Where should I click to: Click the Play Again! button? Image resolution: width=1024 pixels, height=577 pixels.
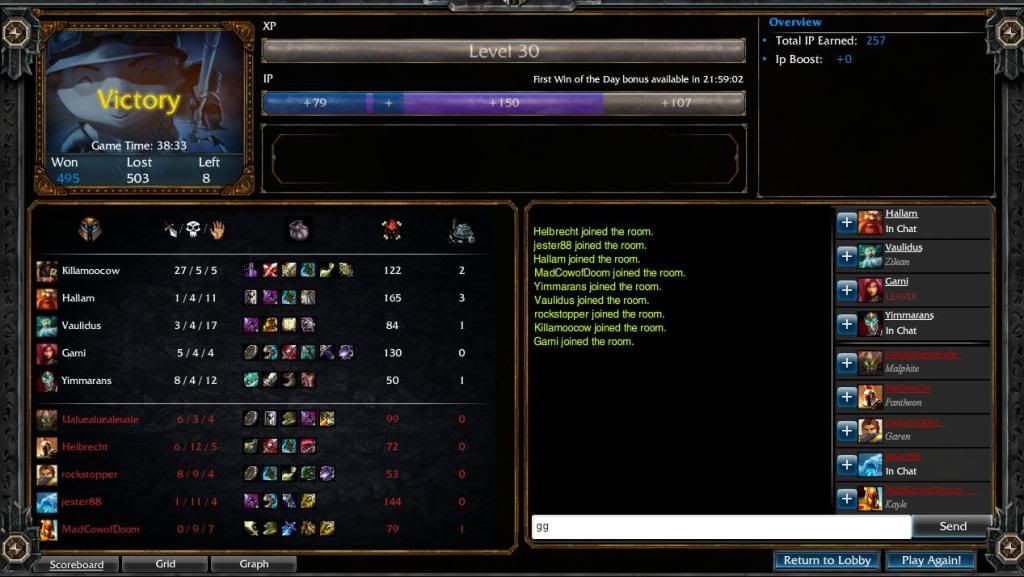[931, 560]
